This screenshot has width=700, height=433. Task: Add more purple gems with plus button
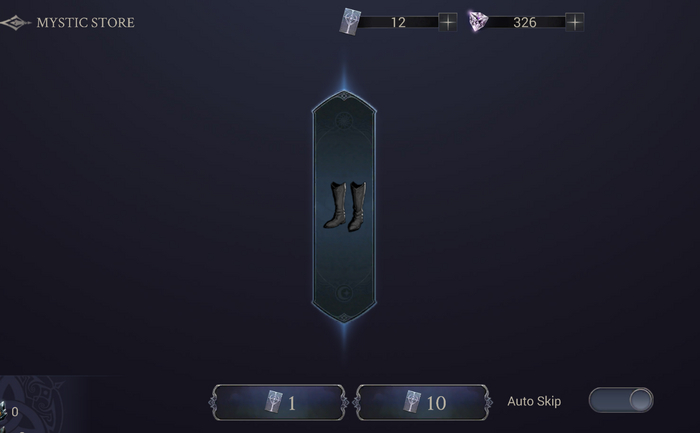[x=575, y=22]
